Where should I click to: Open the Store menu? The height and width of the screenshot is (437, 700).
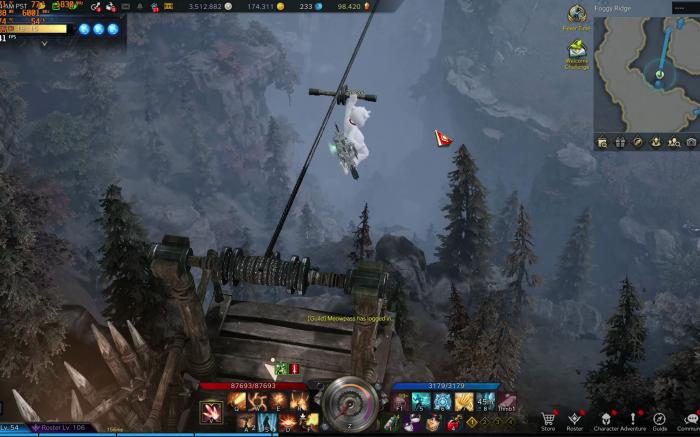coord(548,419)
